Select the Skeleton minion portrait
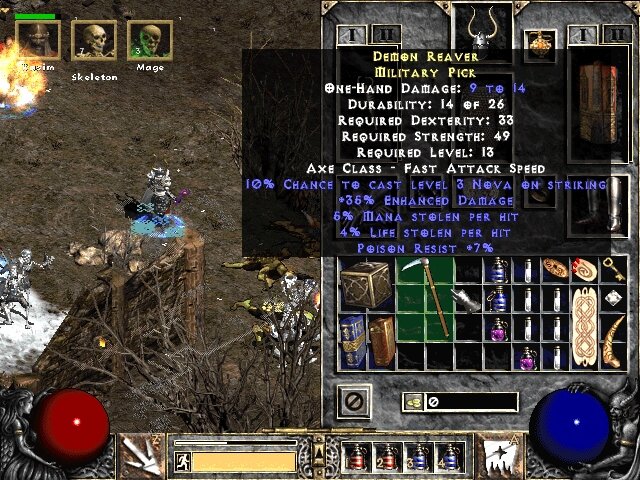Viewport: 640px width, 480px height. [93, 41]
